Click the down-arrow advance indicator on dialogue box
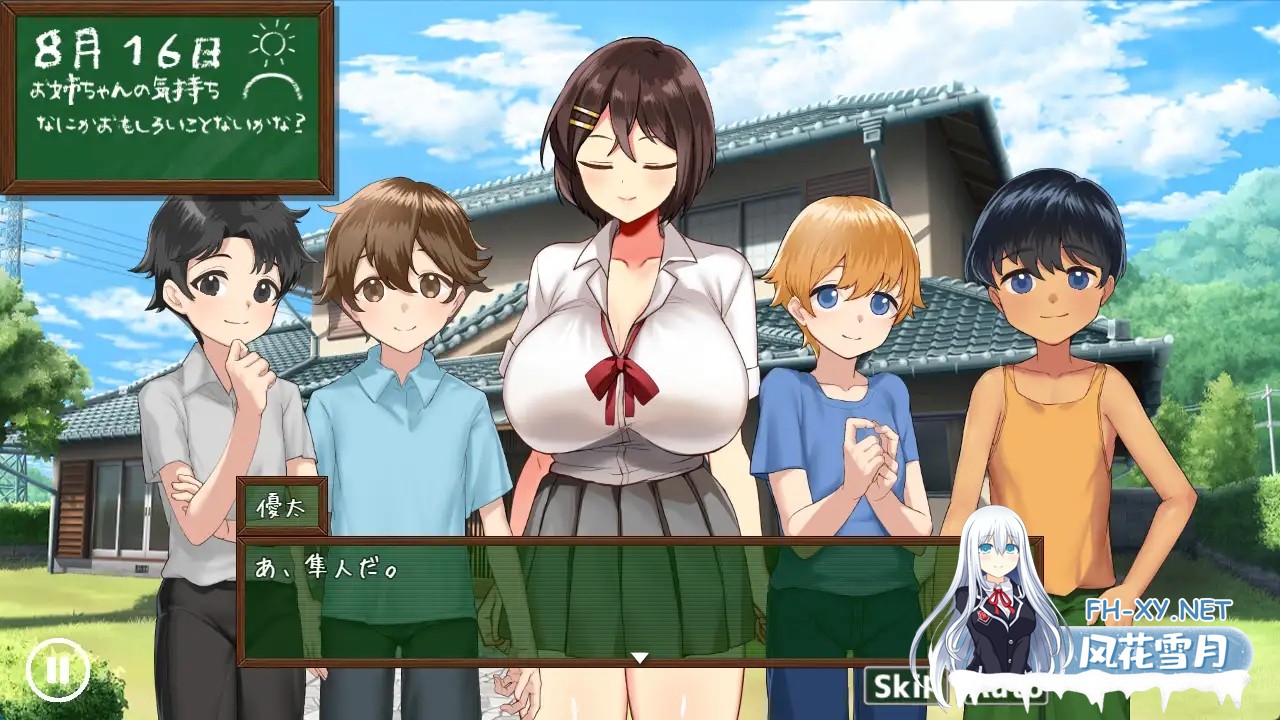The width and height of the screenshot is (1280, 720). tap(638, 658)
